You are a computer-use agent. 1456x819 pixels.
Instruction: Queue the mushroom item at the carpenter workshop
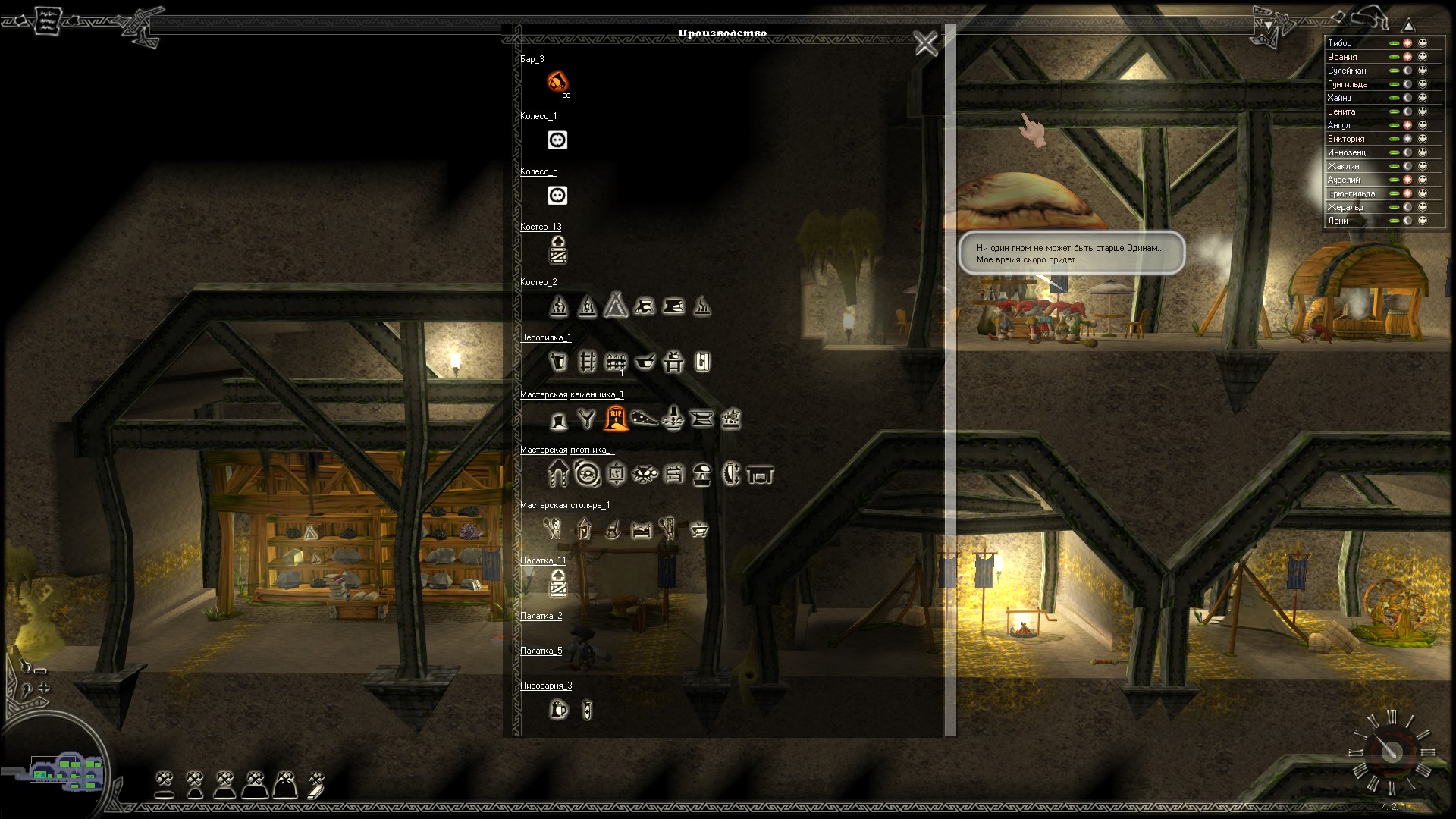pos(702,475)
